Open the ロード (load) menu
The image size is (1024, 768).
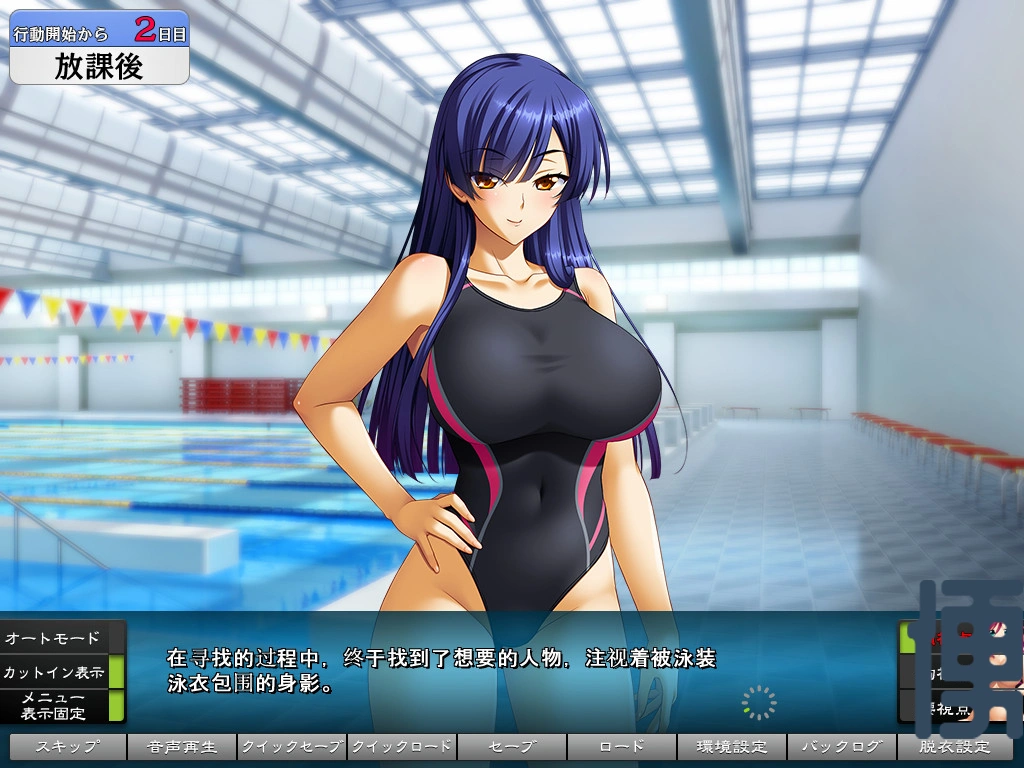pos(621,747)
